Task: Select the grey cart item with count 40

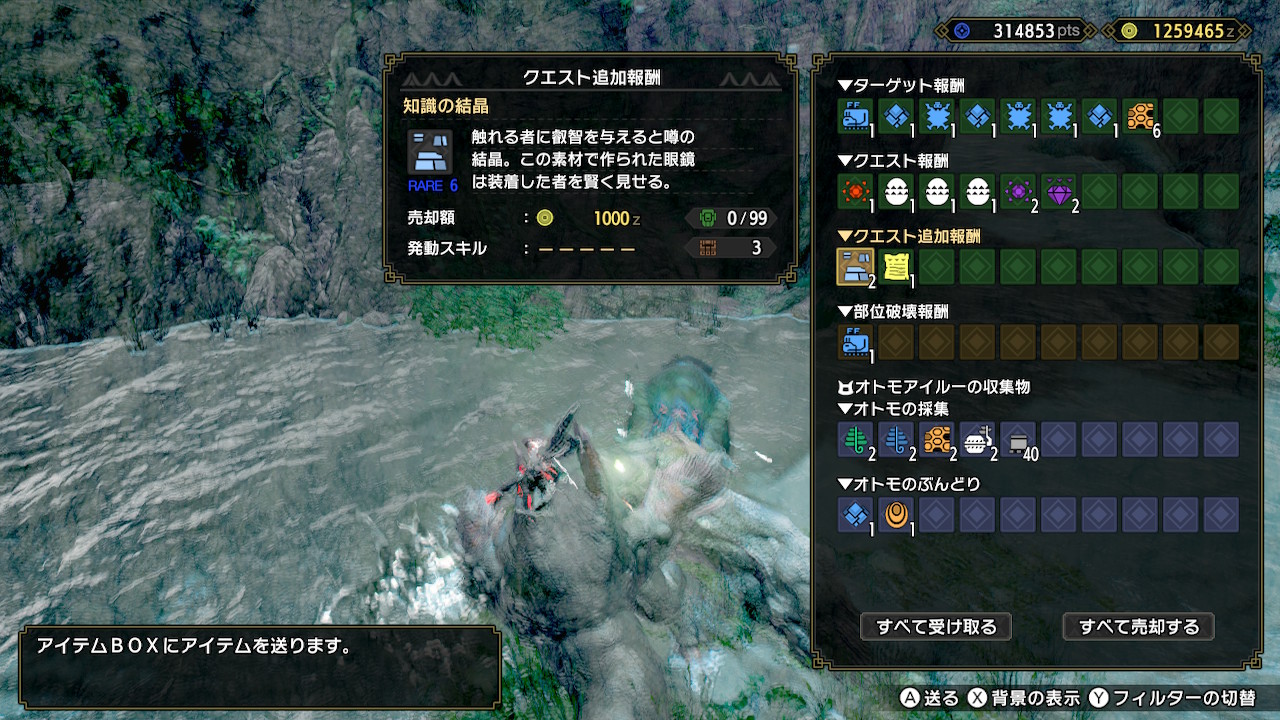Action: (x=1018, y=439)
